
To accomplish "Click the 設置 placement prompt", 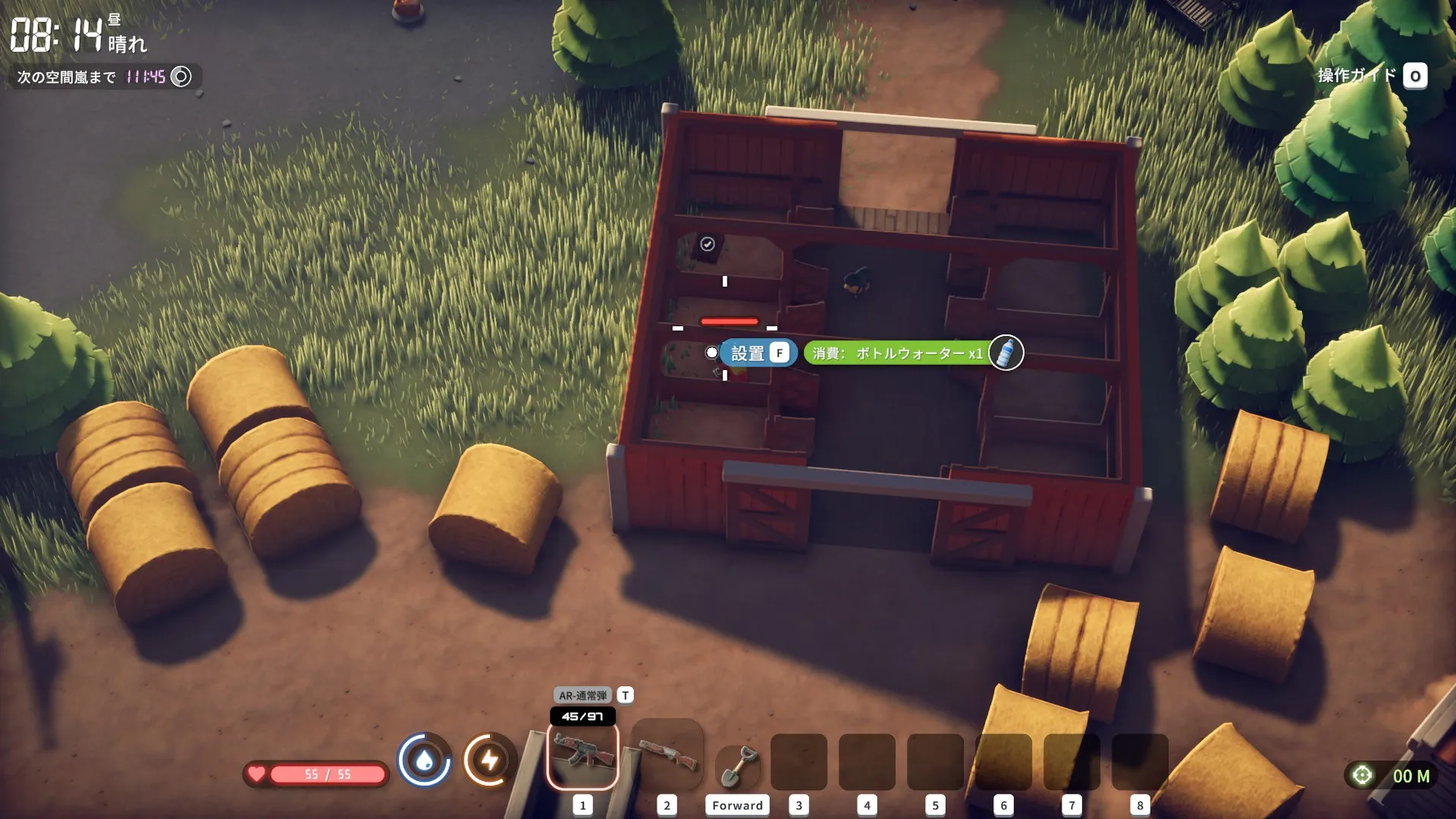I will tap(758, 353).
